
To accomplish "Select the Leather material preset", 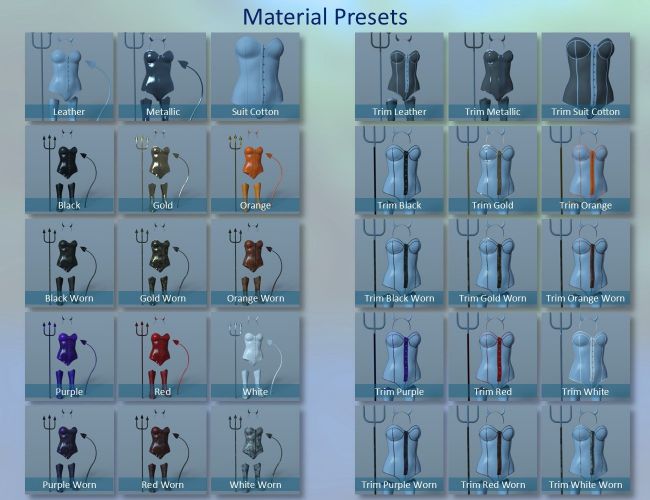I will [x=69, y=77].
